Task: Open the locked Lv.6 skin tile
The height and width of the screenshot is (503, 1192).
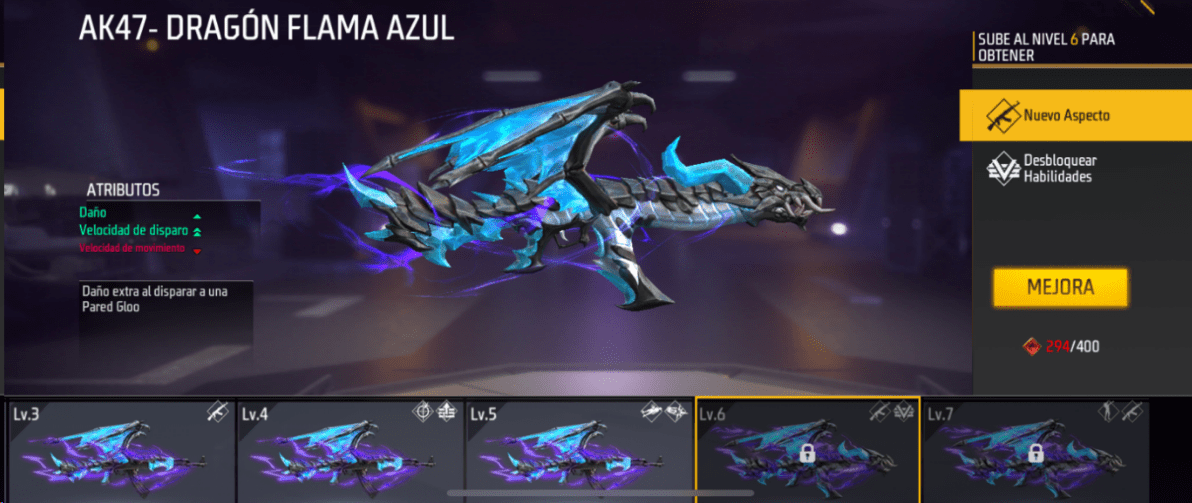Action: click(806, 450)
